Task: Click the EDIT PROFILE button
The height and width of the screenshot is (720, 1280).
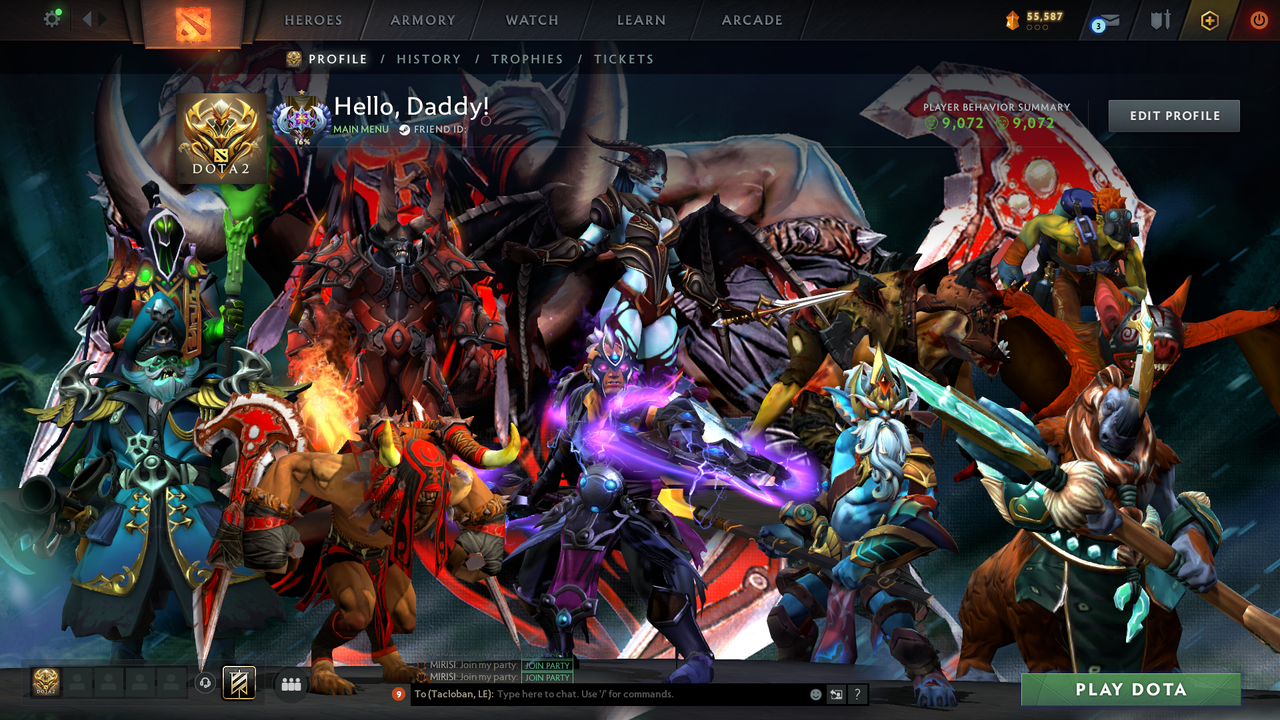Action: [1173, 115]
